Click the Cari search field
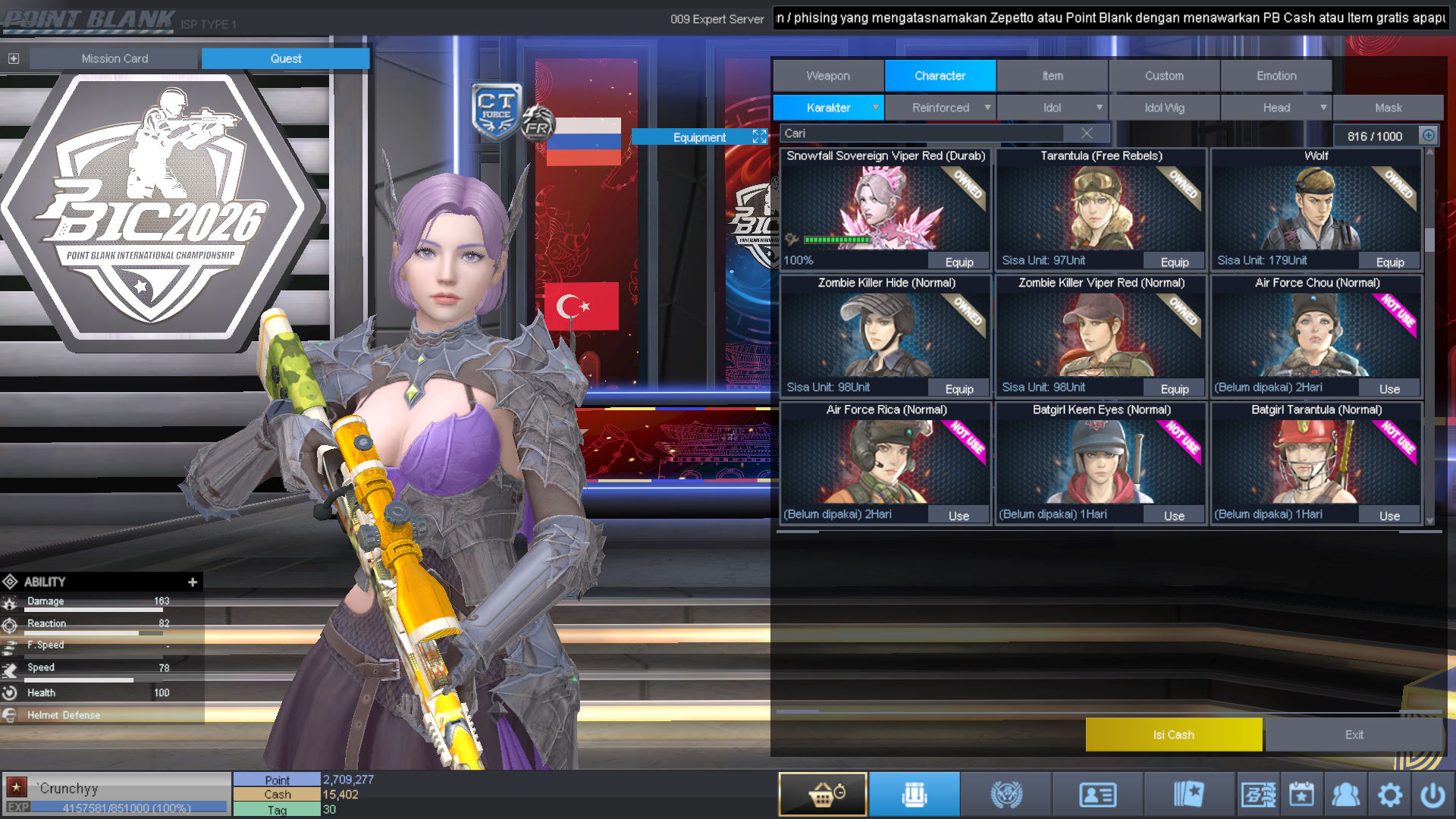Screen dimensions: 1456x819 pyautogui.click(x=925, y=133)
